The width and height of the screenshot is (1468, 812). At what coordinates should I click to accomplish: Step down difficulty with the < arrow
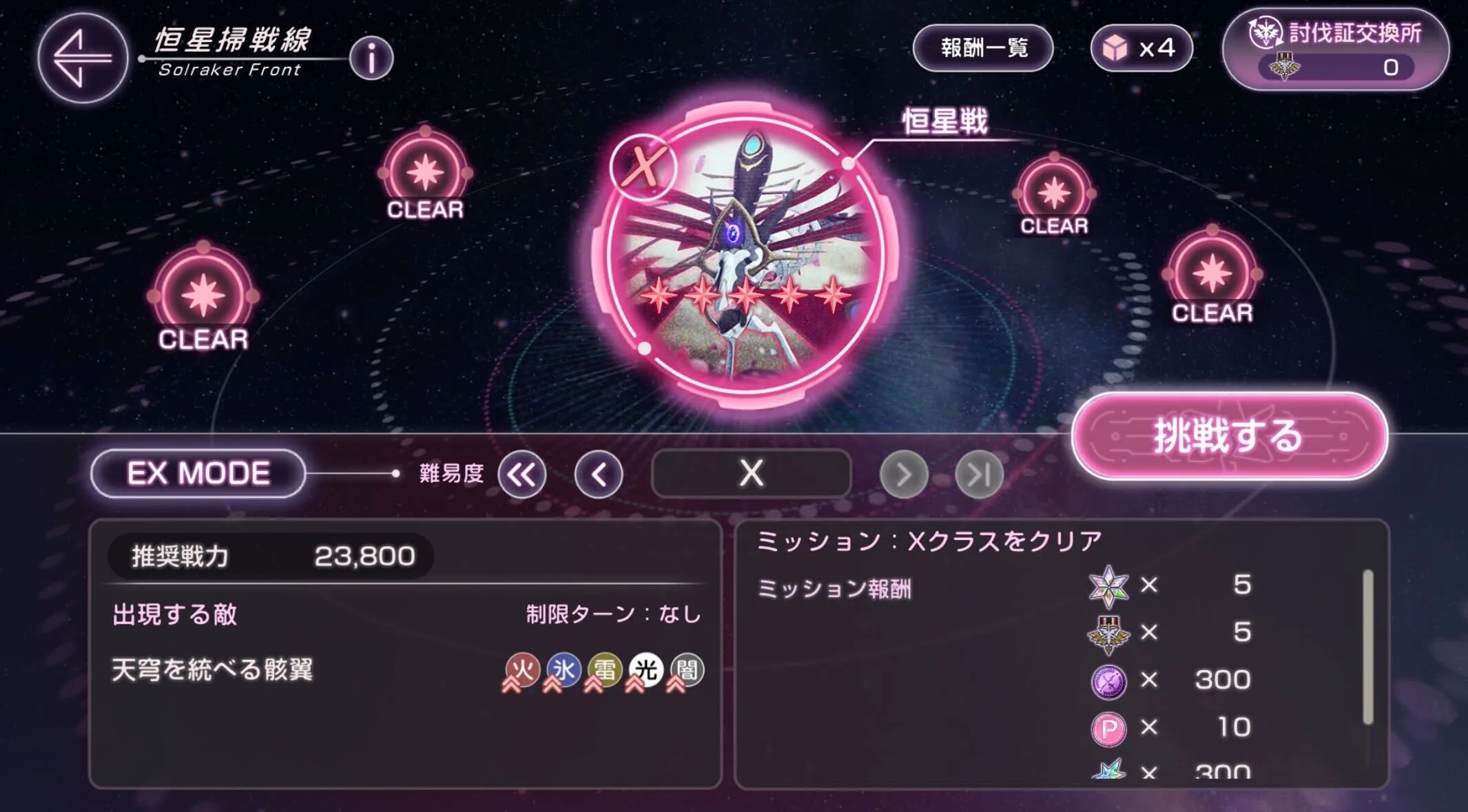click(x=599, y=474)
